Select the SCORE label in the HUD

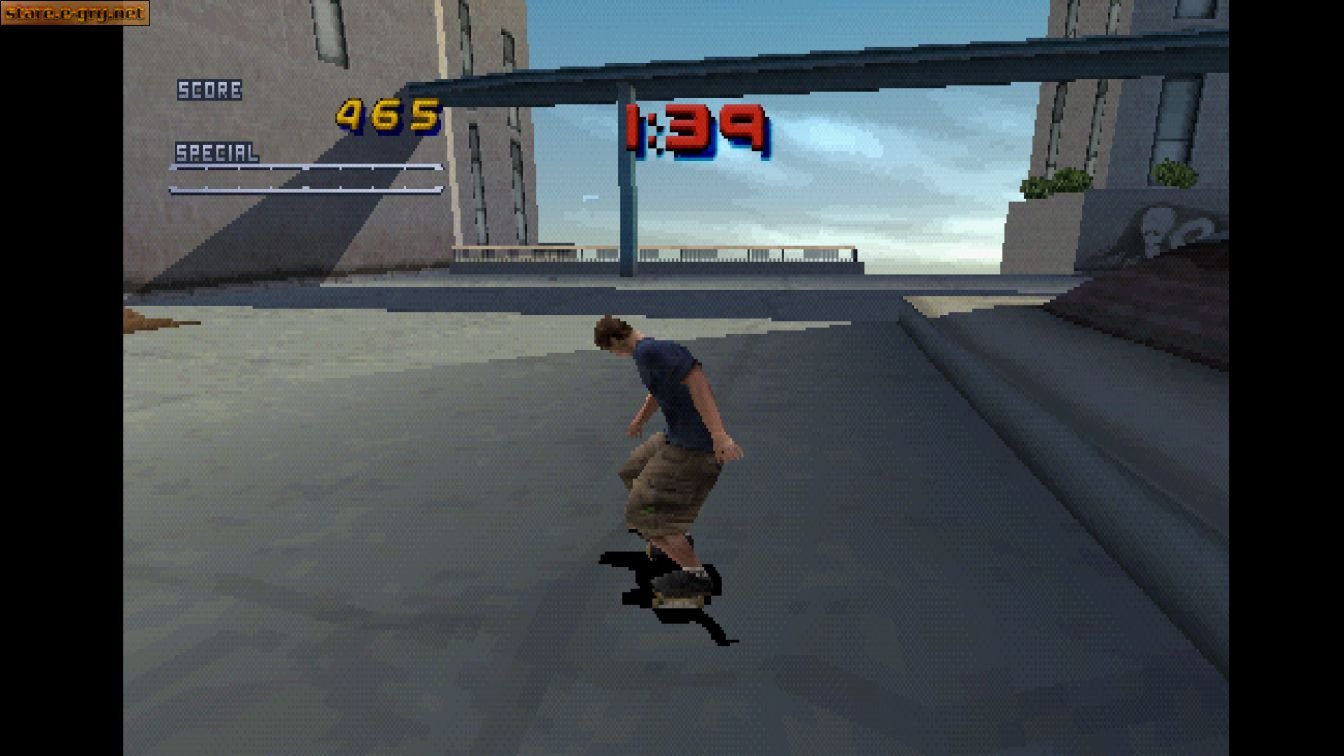(209, 90)
